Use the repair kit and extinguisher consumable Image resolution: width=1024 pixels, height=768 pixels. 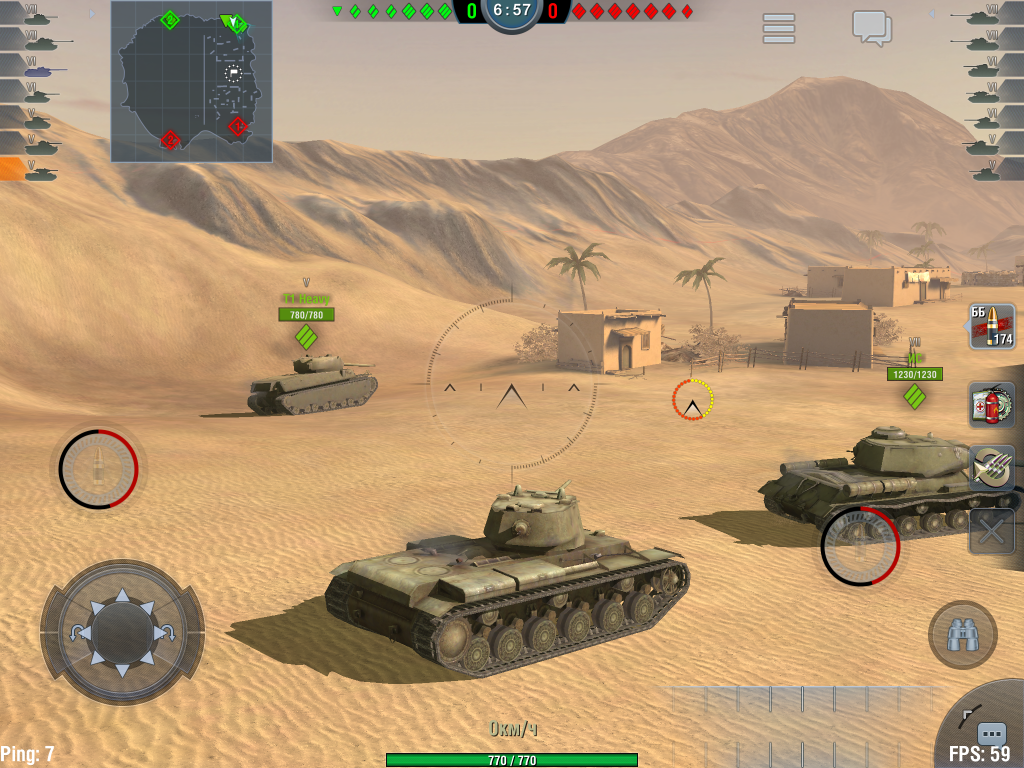tap(992, 405)
